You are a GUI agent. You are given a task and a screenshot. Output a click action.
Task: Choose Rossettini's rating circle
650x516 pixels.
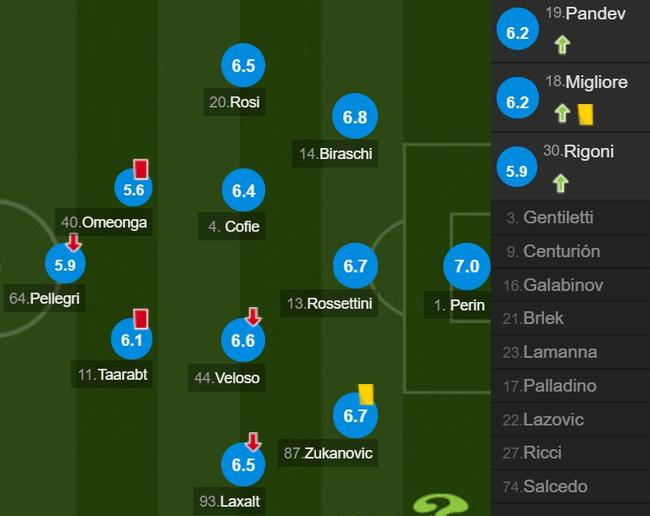355,266
